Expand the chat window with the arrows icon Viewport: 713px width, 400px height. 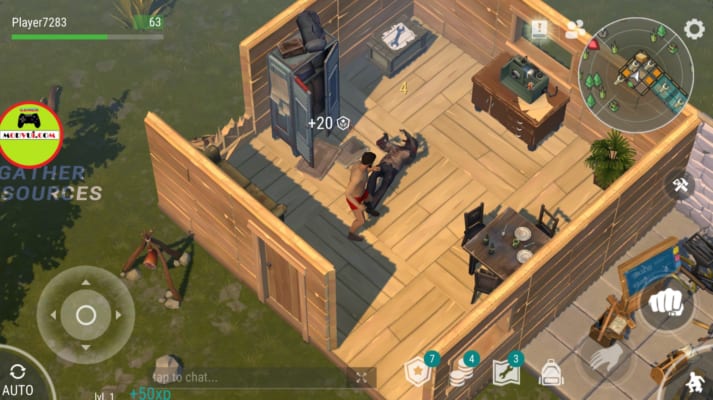(x=361, y=377)
